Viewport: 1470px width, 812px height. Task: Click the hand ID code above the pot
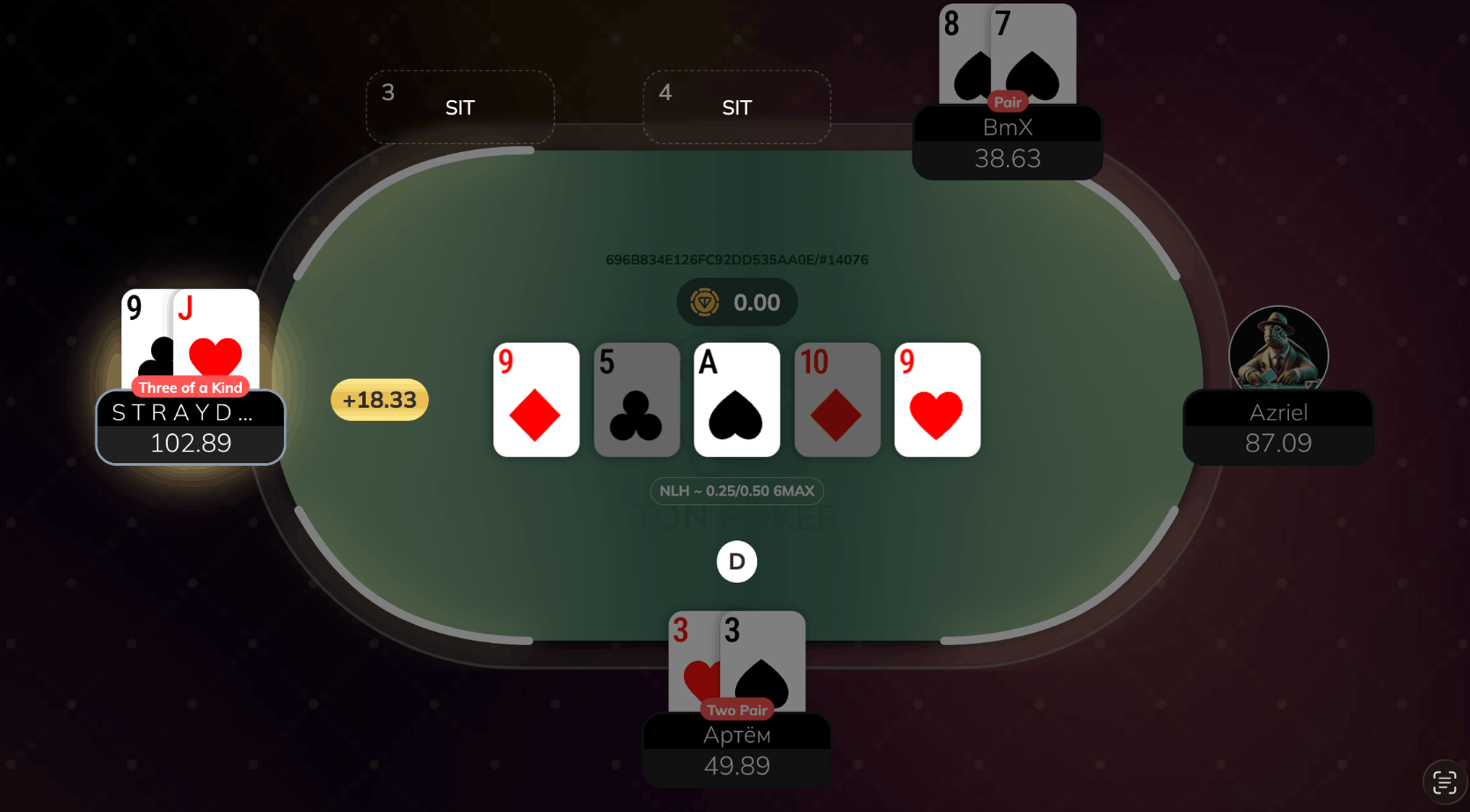[x=737, y=259]
